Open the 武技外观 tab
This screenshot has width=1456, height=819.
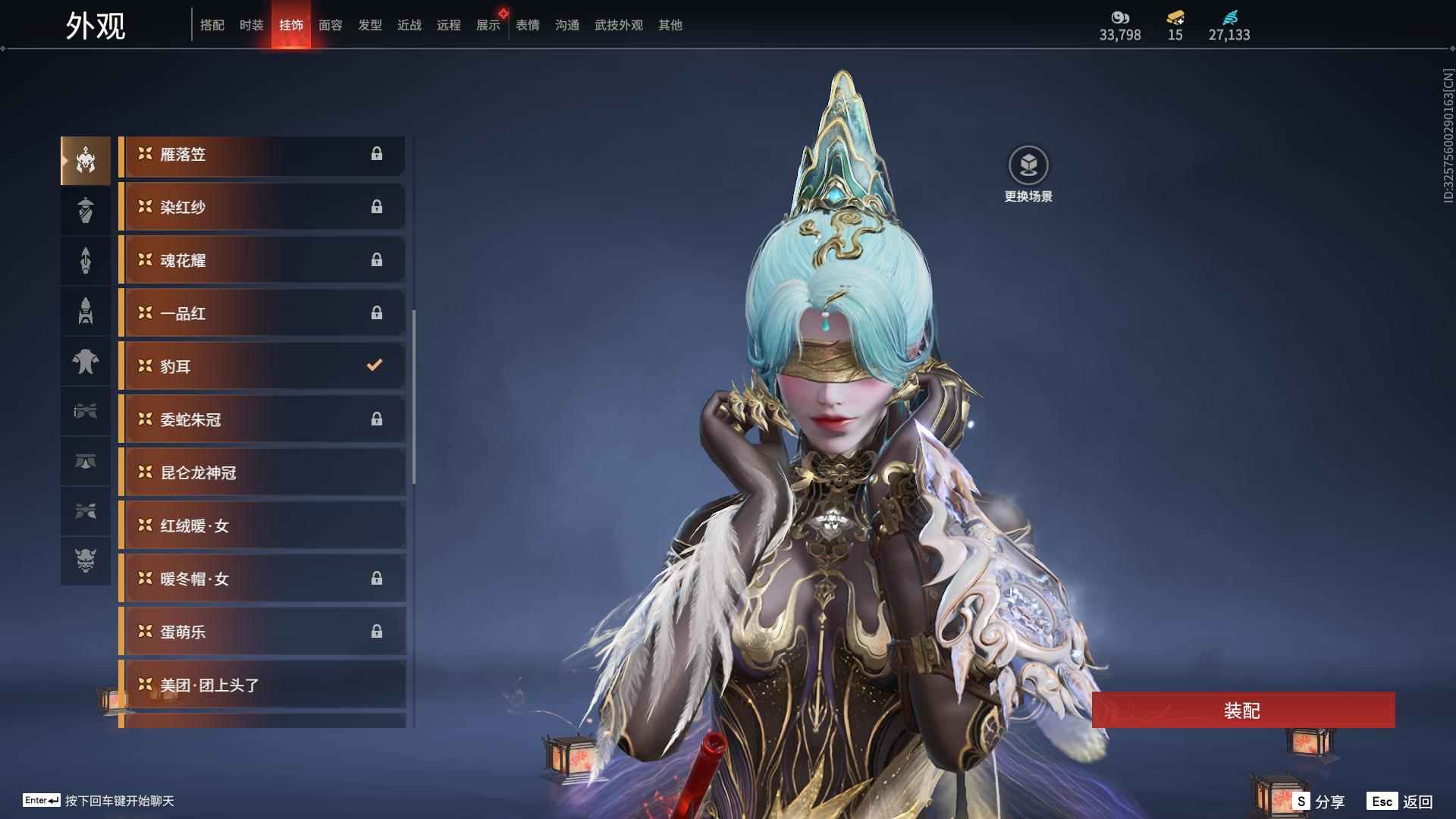[x=618, y=25]
